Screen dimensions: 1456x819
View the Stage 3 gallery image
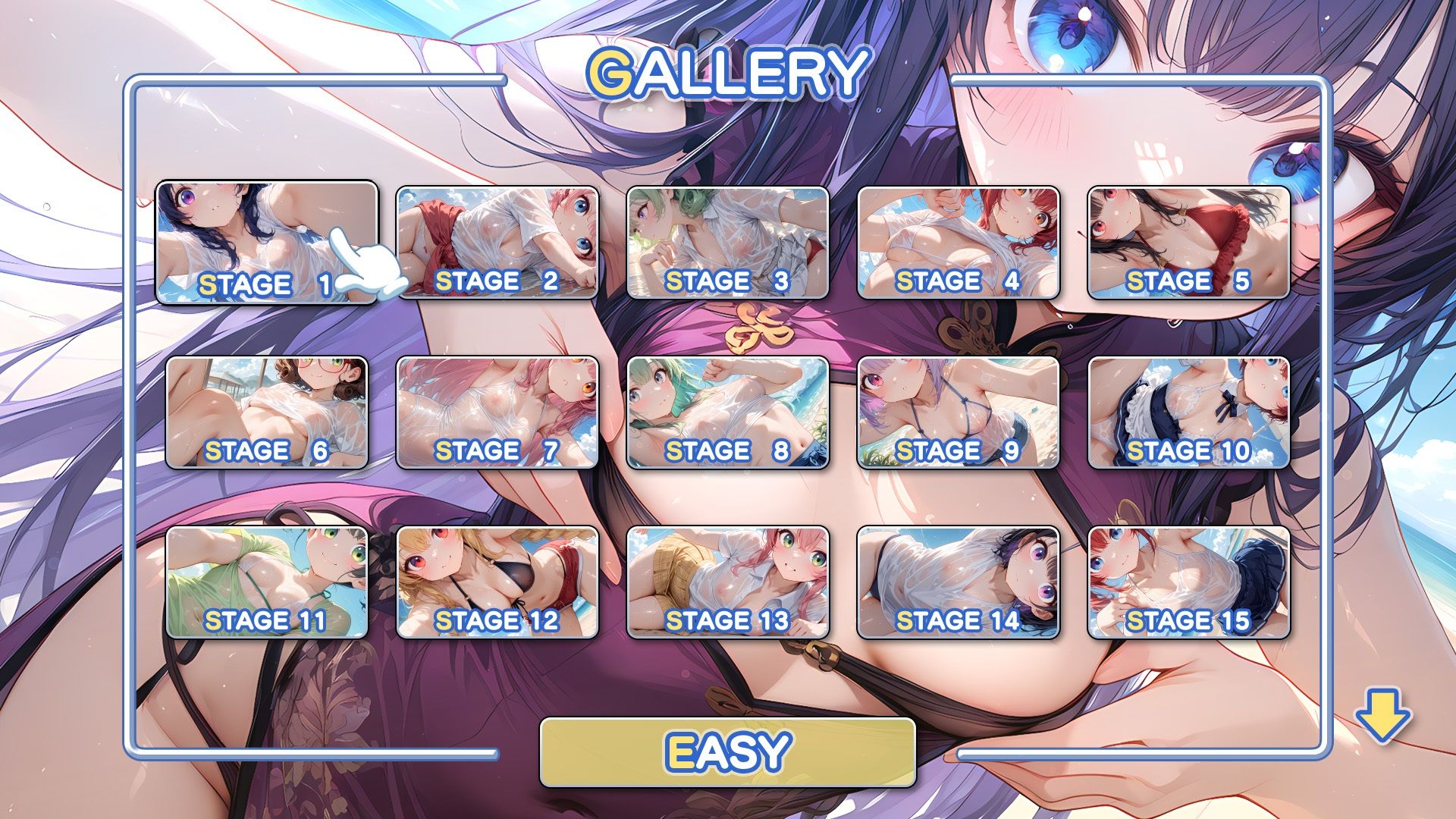(727, 243)
